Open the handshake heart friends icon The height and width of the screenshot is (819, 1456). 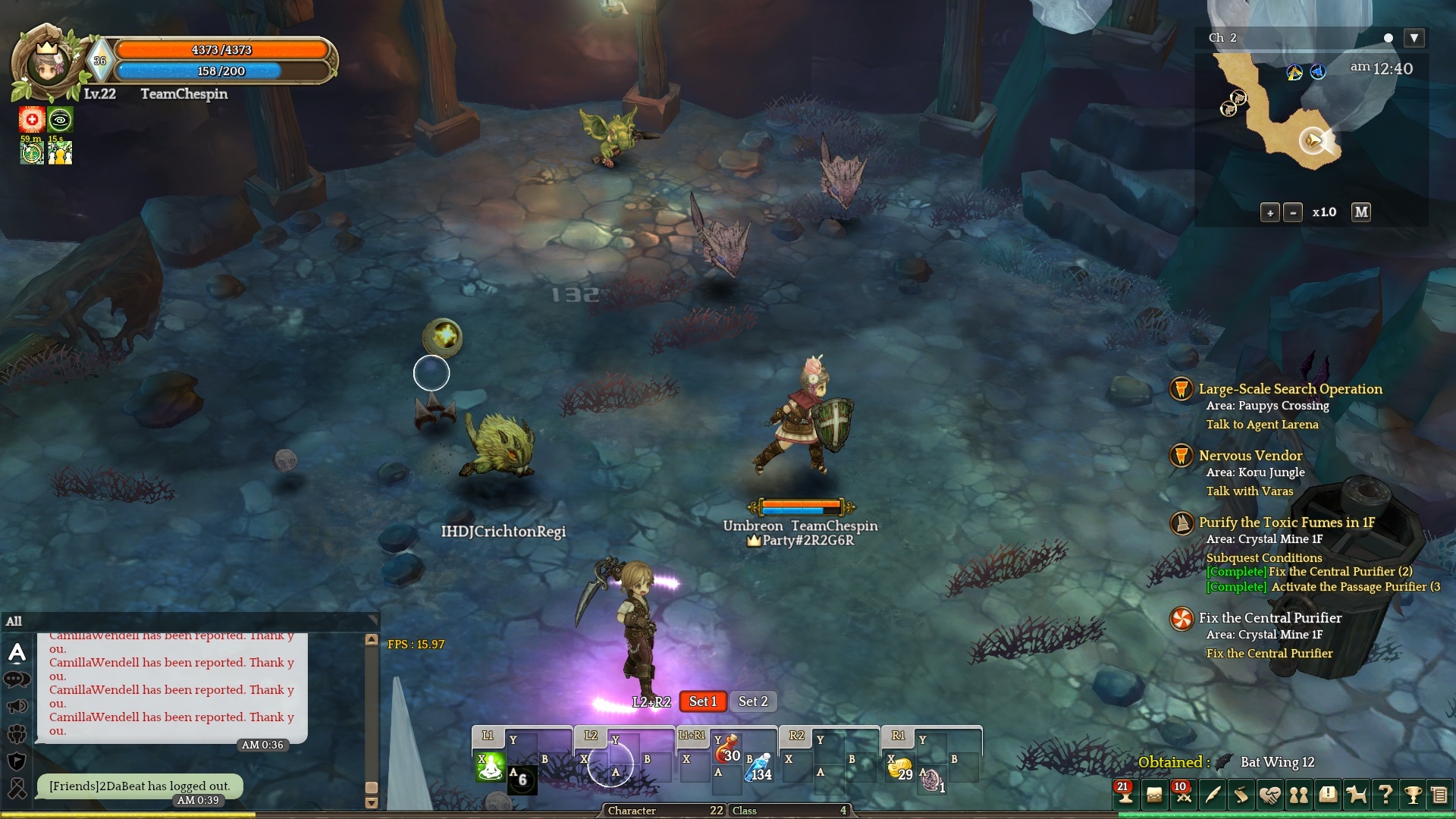point(1269,795)
